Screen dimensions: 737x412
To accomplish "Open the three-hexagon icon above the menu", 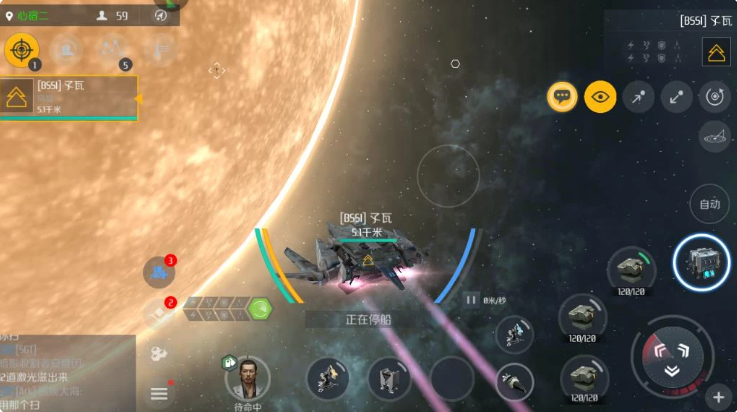I will 159,353.
